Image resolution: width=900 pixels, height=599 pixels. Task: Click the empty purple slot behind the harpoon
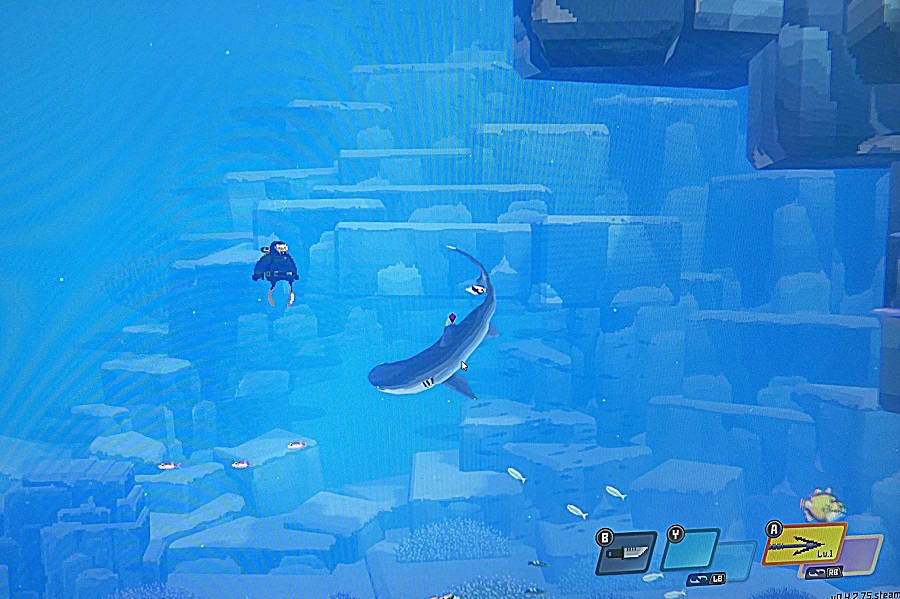click(863, 551)
